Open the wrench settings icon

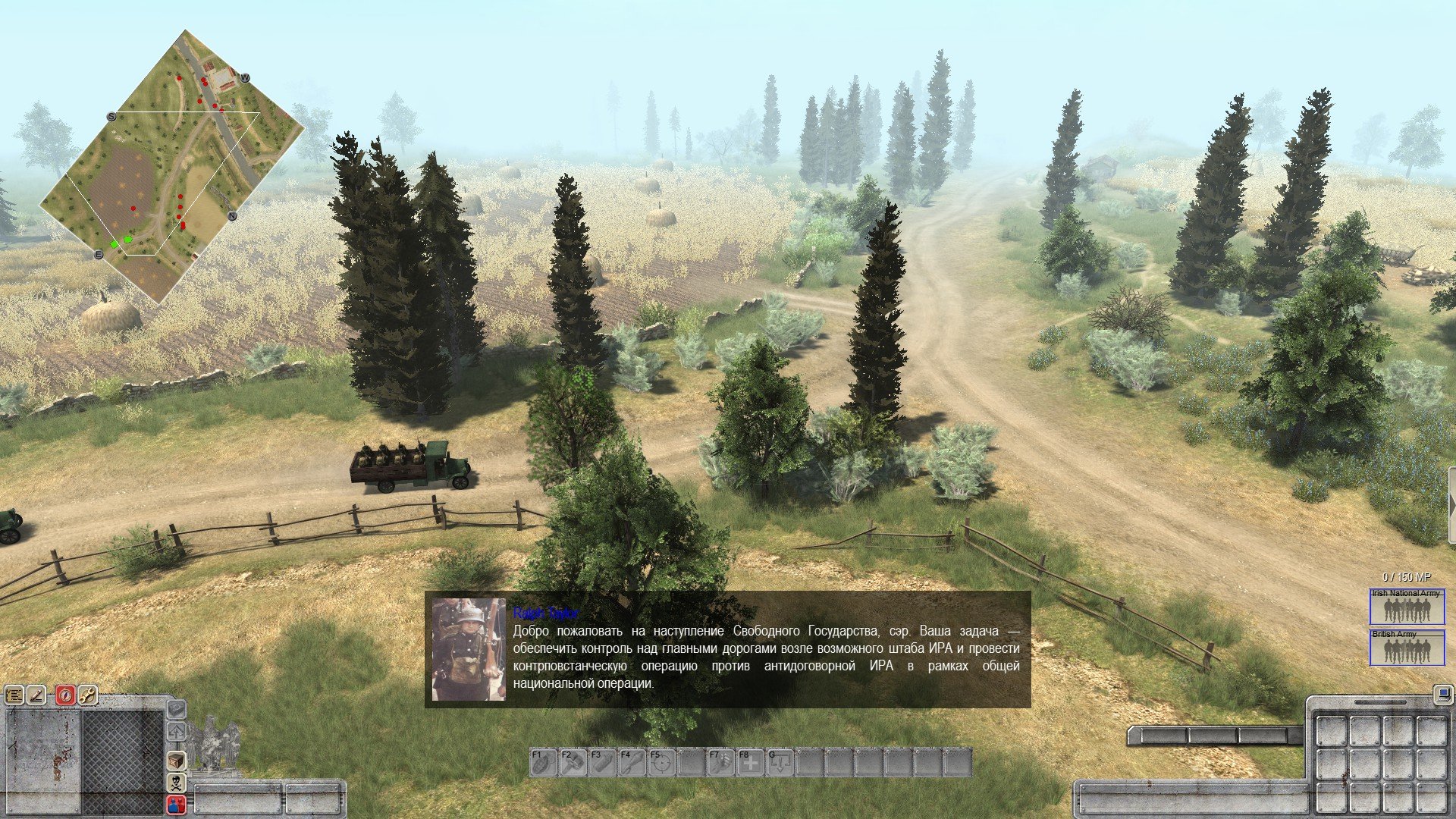88,695
